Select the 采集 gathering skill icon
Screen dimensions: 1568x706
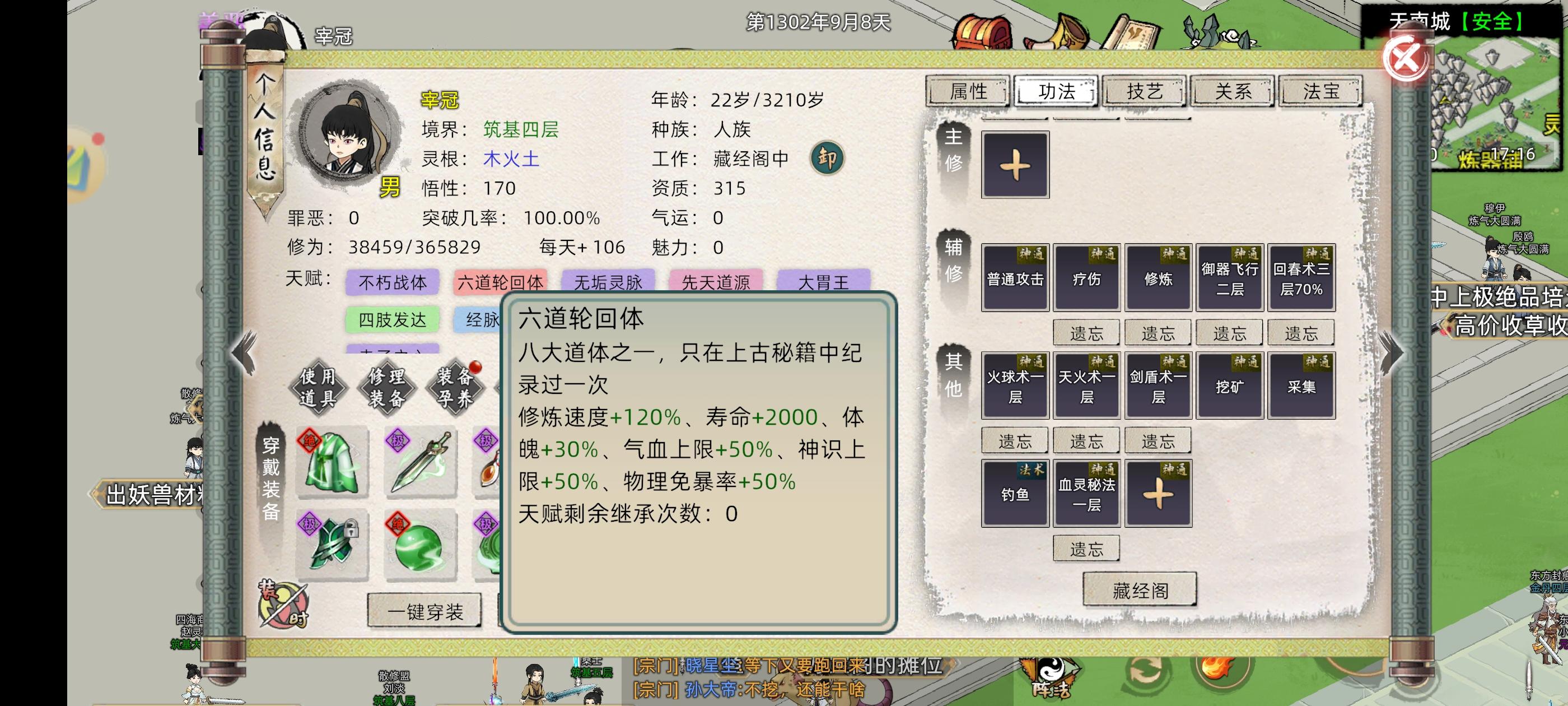(1301, 385)
